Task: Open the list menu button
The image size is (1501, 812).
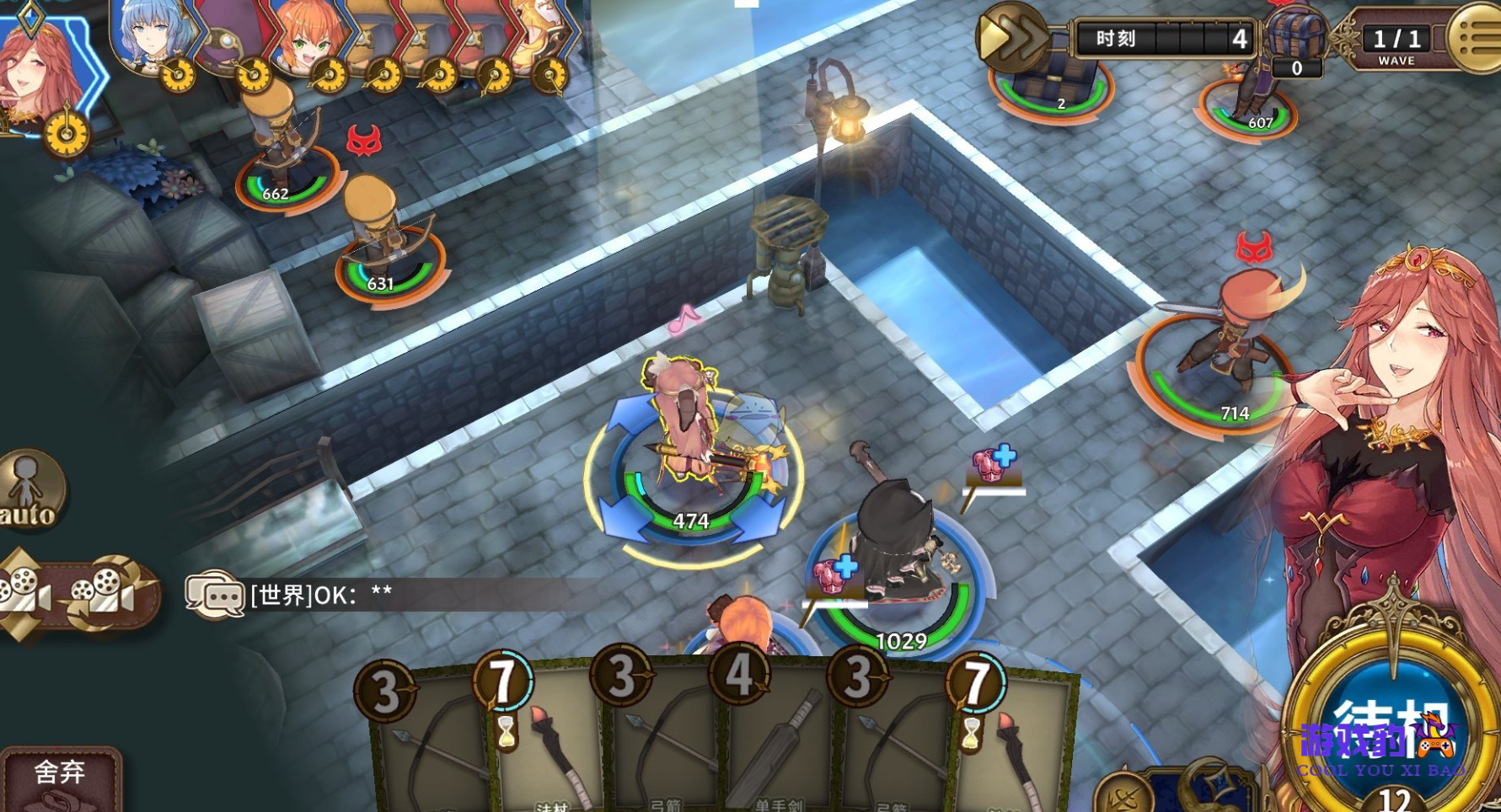Action: (x=1478, y=37)
